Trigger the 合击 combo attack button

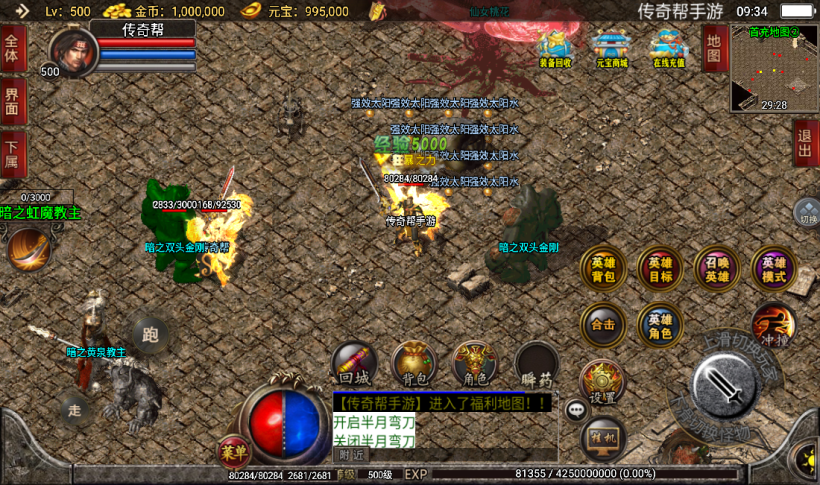604,325
